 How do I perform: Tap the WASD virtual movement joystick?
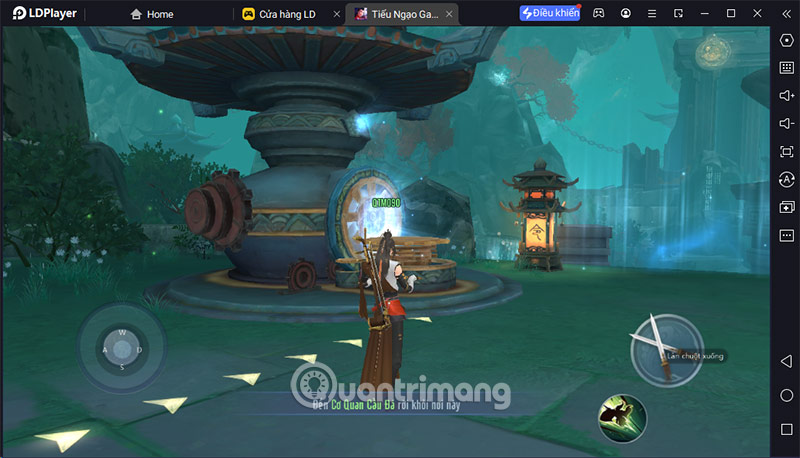coord(122,349)
